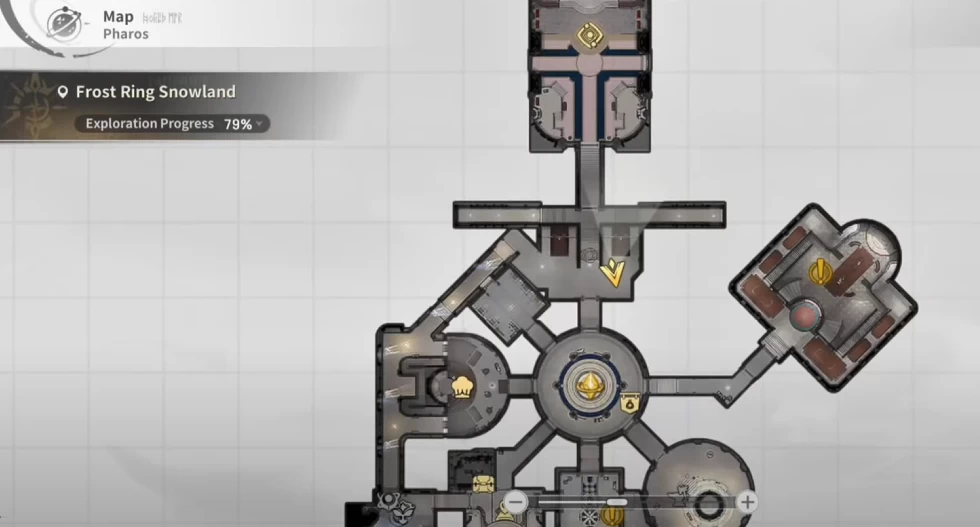Click the yellow arrow player position marker

pyautogui.click(x=611, y=272)
